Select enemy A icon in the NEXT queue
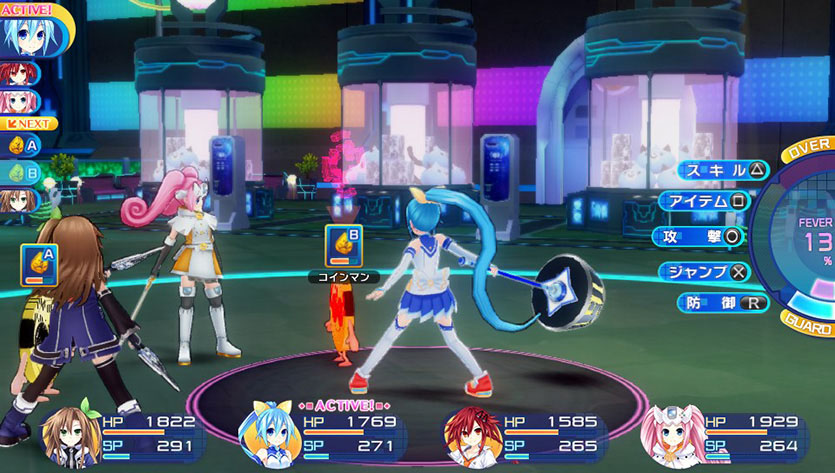Image resolution: width=835 pixels, height=473 pixels. 22,144
